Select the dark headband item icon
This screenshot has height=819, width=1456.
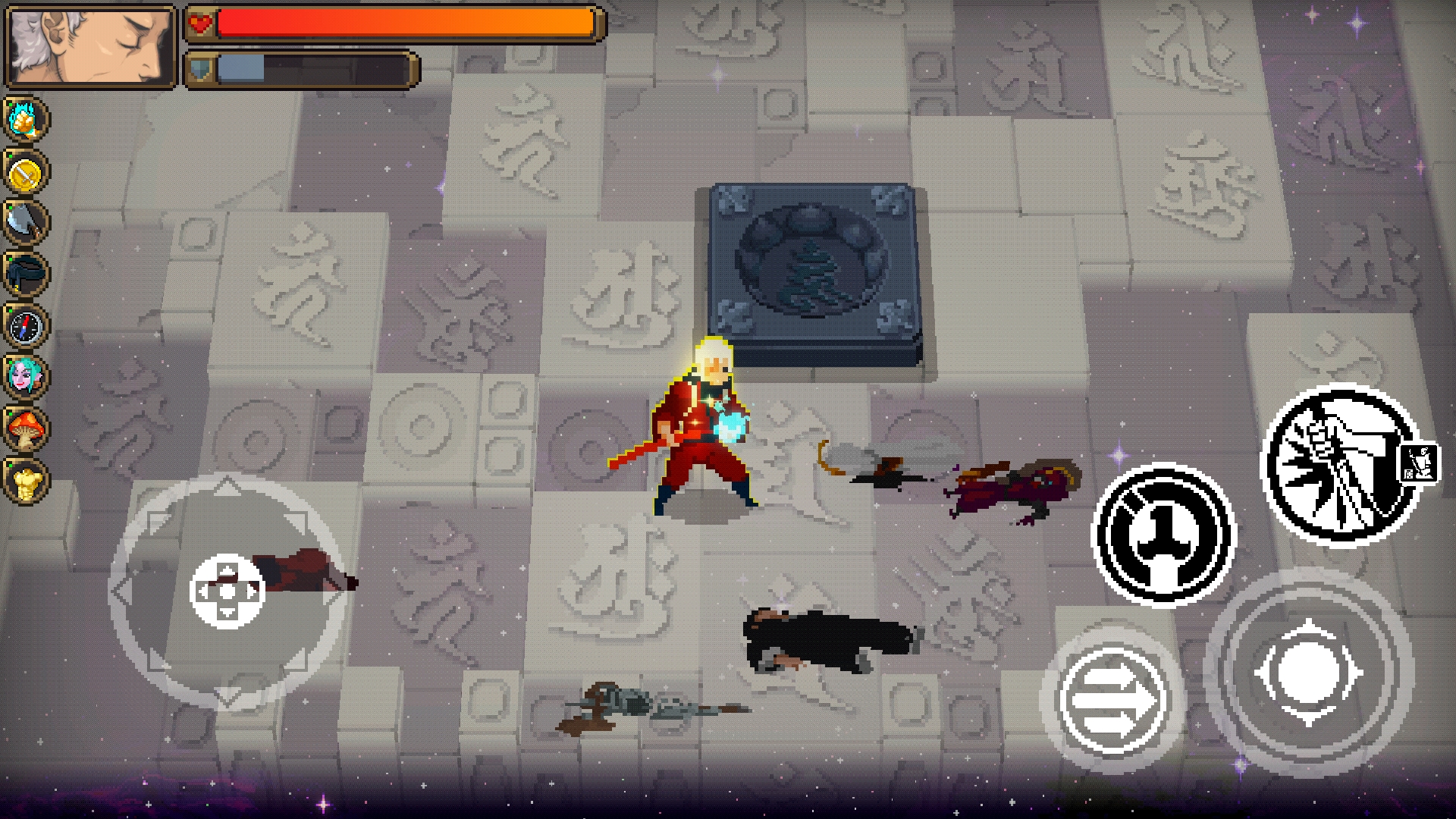26,274
